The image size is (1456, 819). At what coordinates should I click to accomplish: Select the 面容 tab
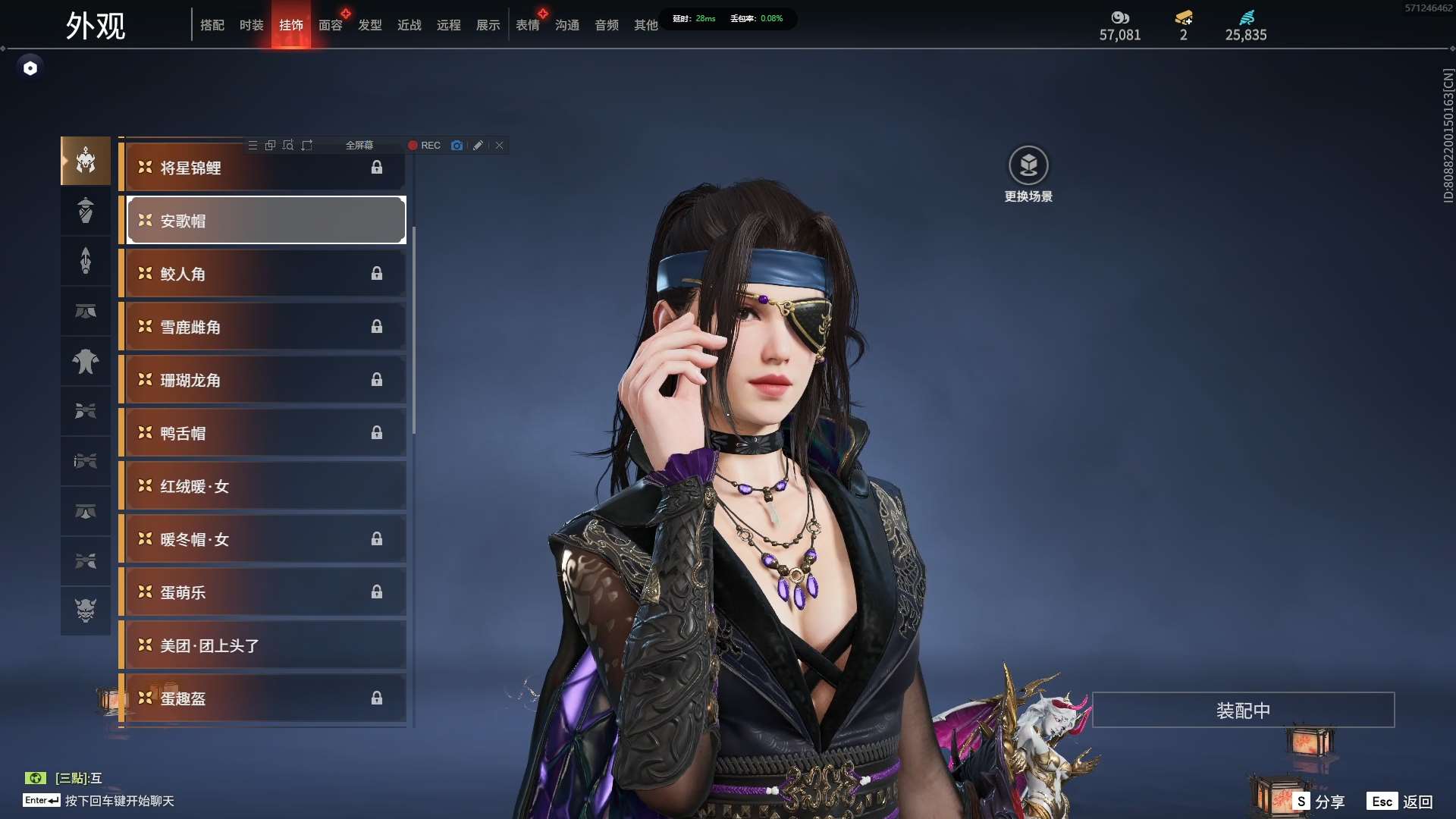pos(330,25)
